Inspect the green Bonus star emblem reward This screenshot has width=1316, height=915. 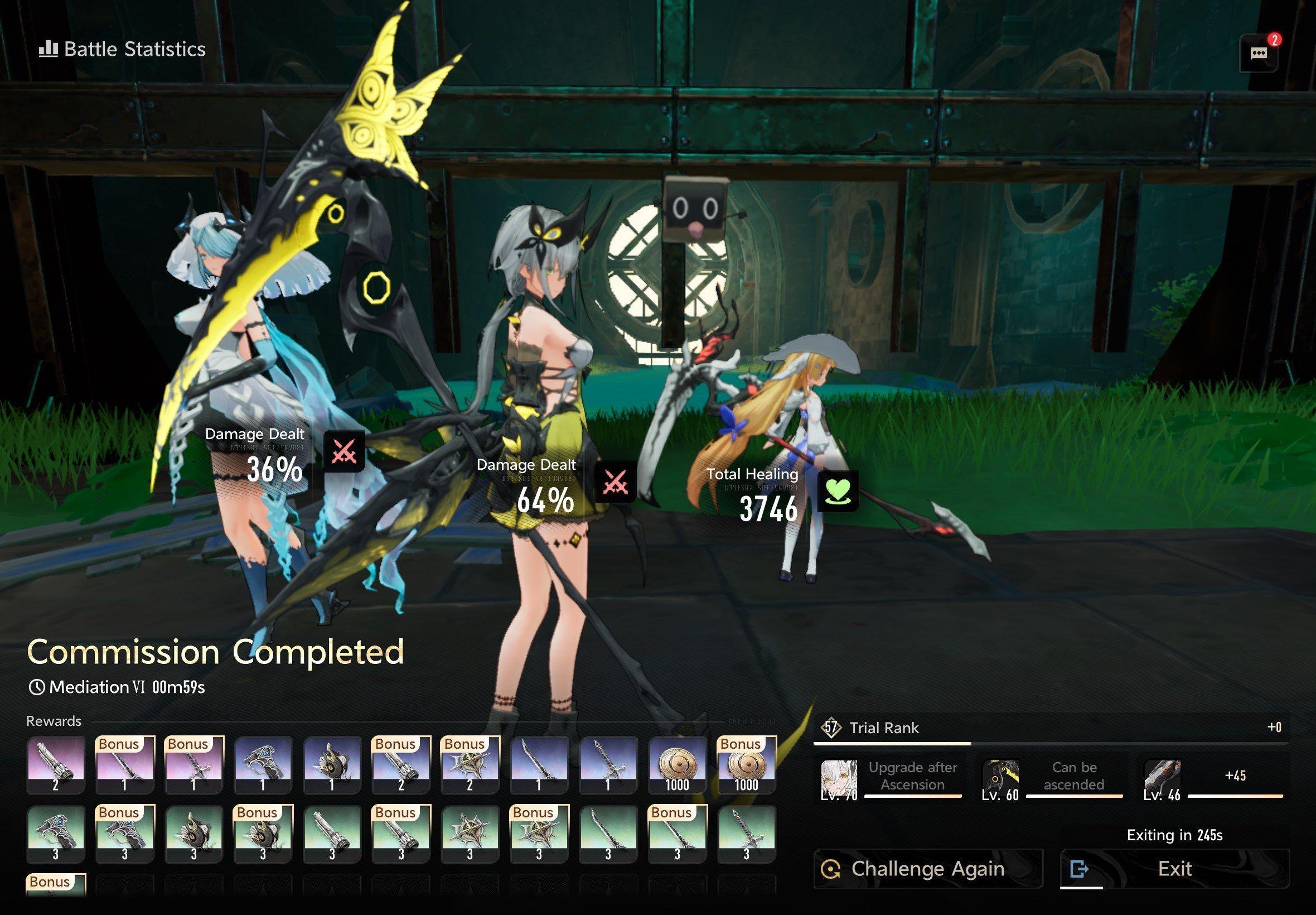tap(539, 834)
